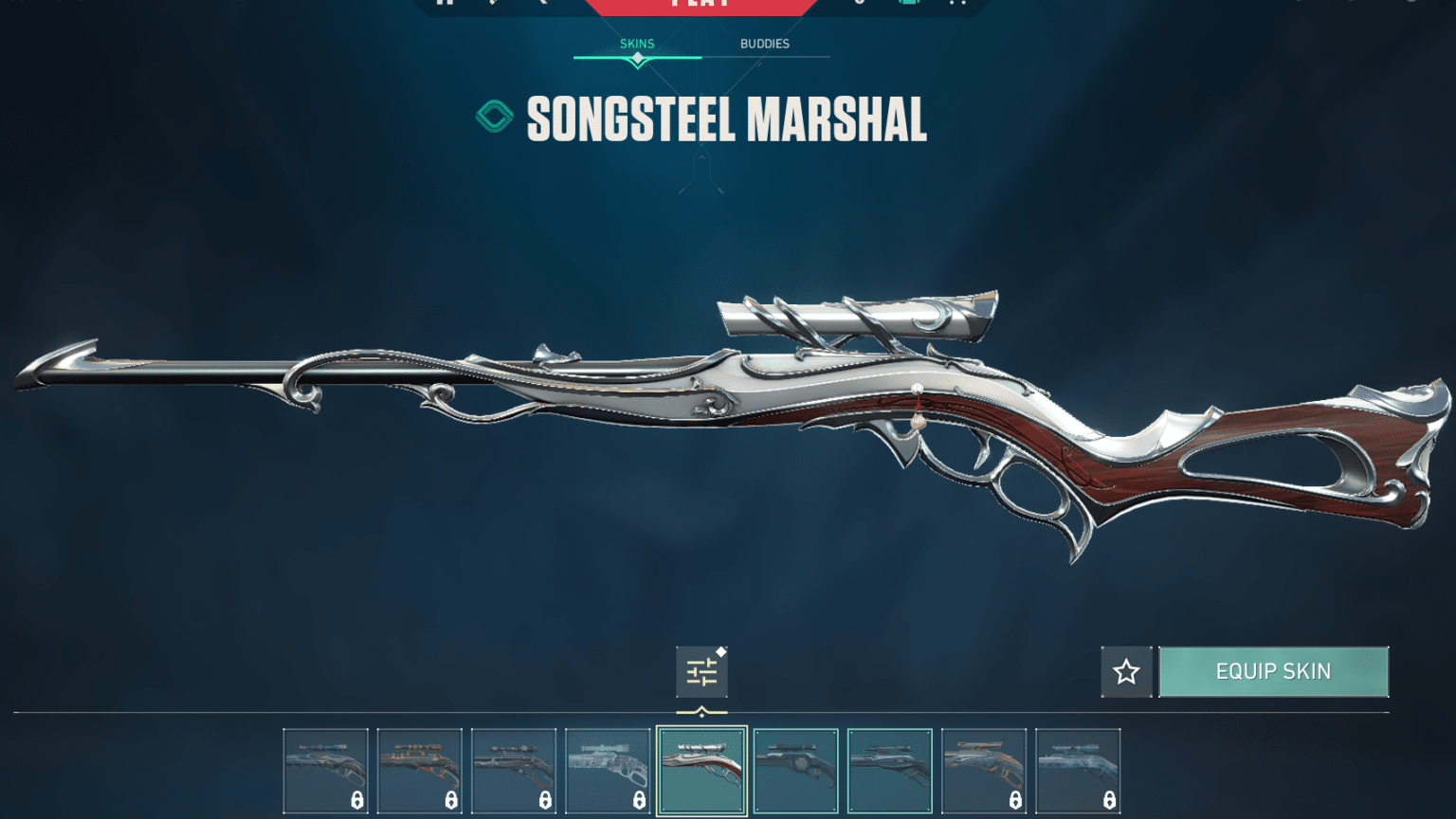This screenshot has height=819, width=1456.
Task: Switch to the BUDDIES tab
Action: (x=764, y=44)
